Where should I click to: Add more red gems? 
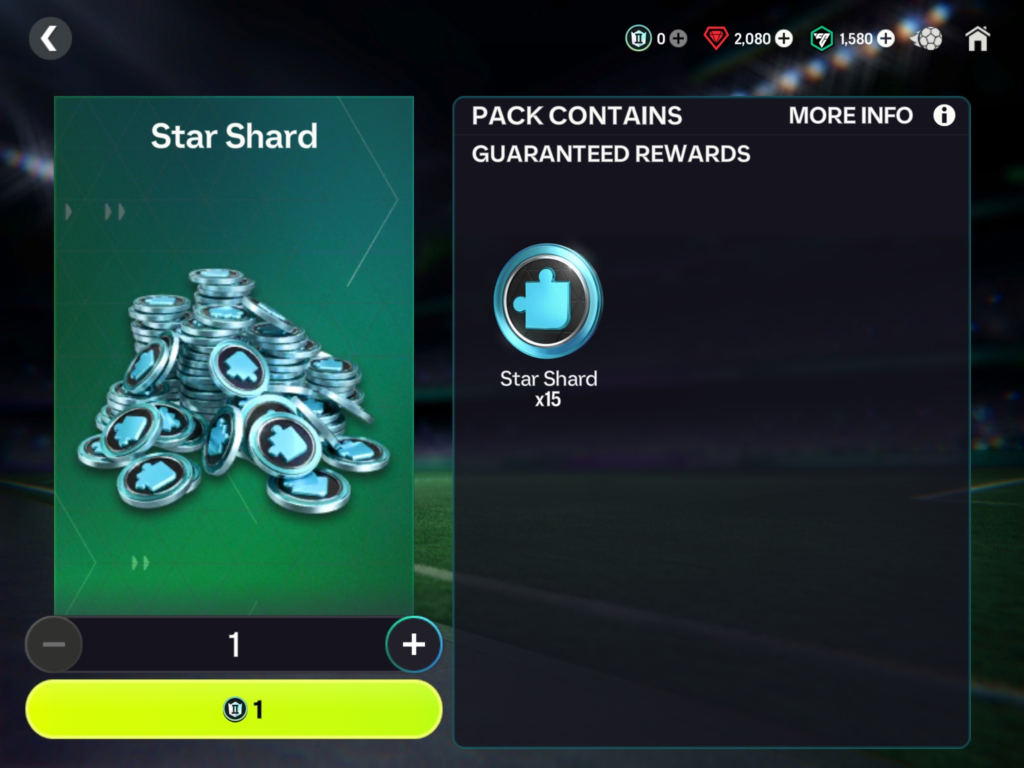coord(784,39)
